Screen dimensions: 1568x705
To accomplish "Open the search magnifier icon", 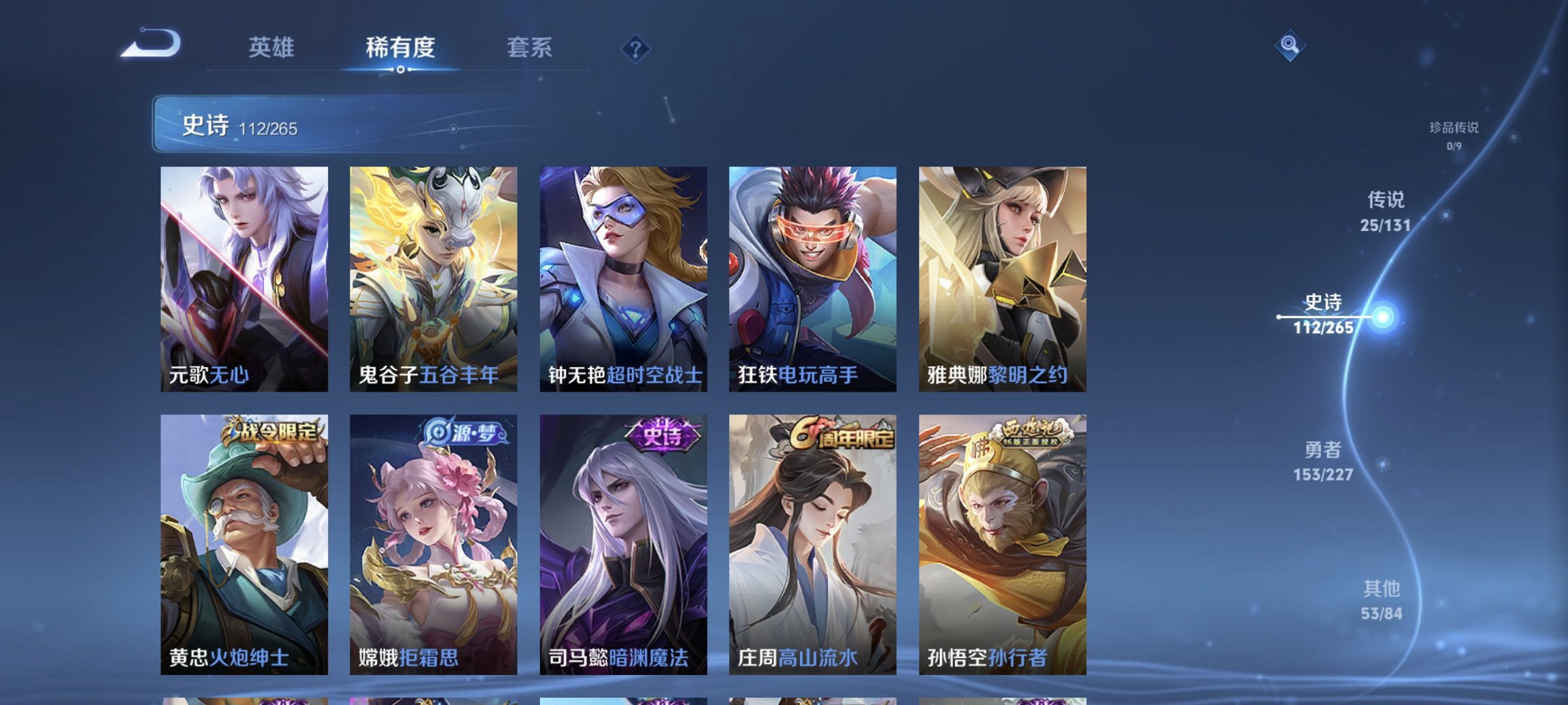I will click(1291, 48).
